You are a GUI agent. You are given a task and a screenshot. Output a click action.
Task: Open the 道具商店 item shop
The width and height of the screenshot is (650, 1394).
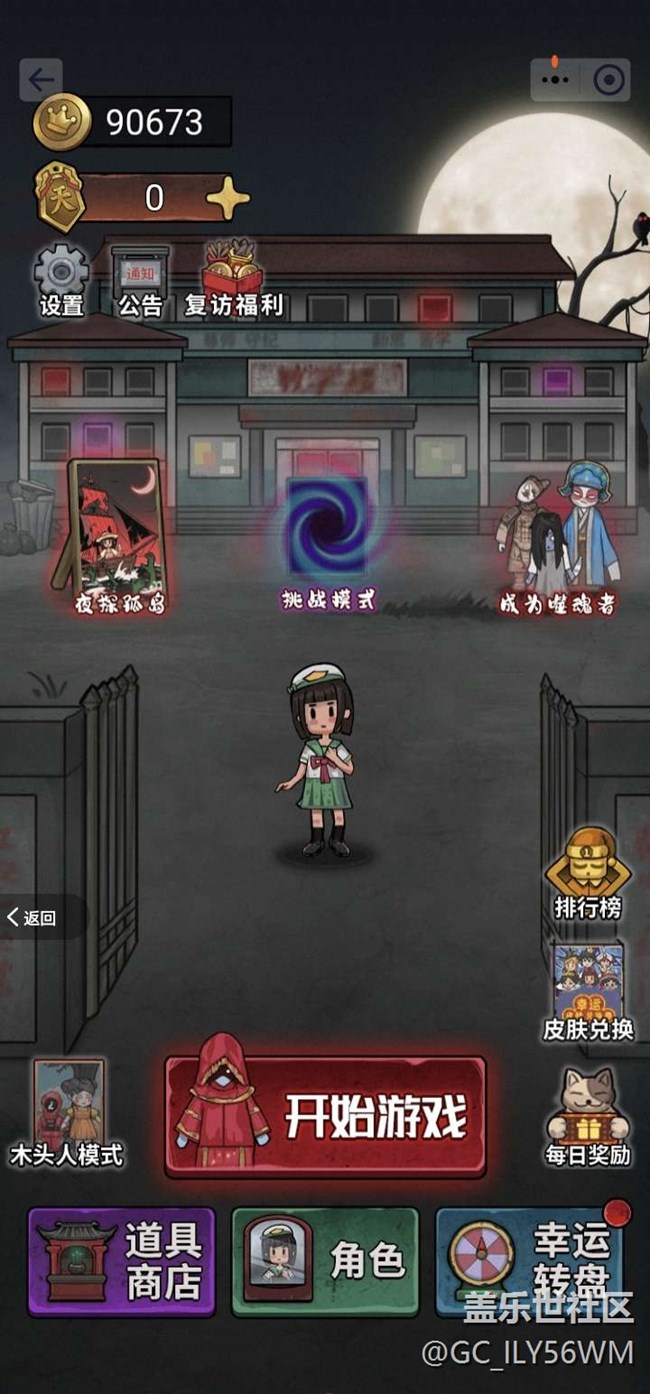click(x=121, y=1260)
